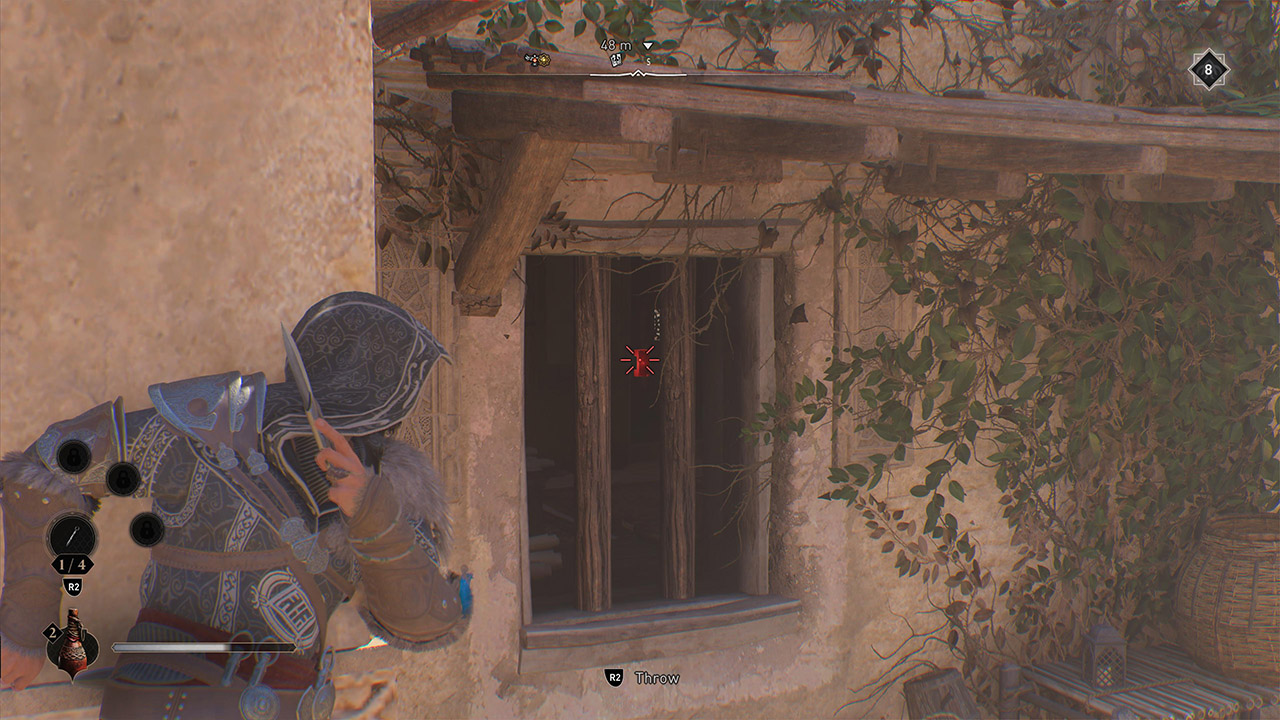This screenshot has width=1280, height=720.
Task: Click the R2 badge under the knife tool
Action: coord(73,587)
